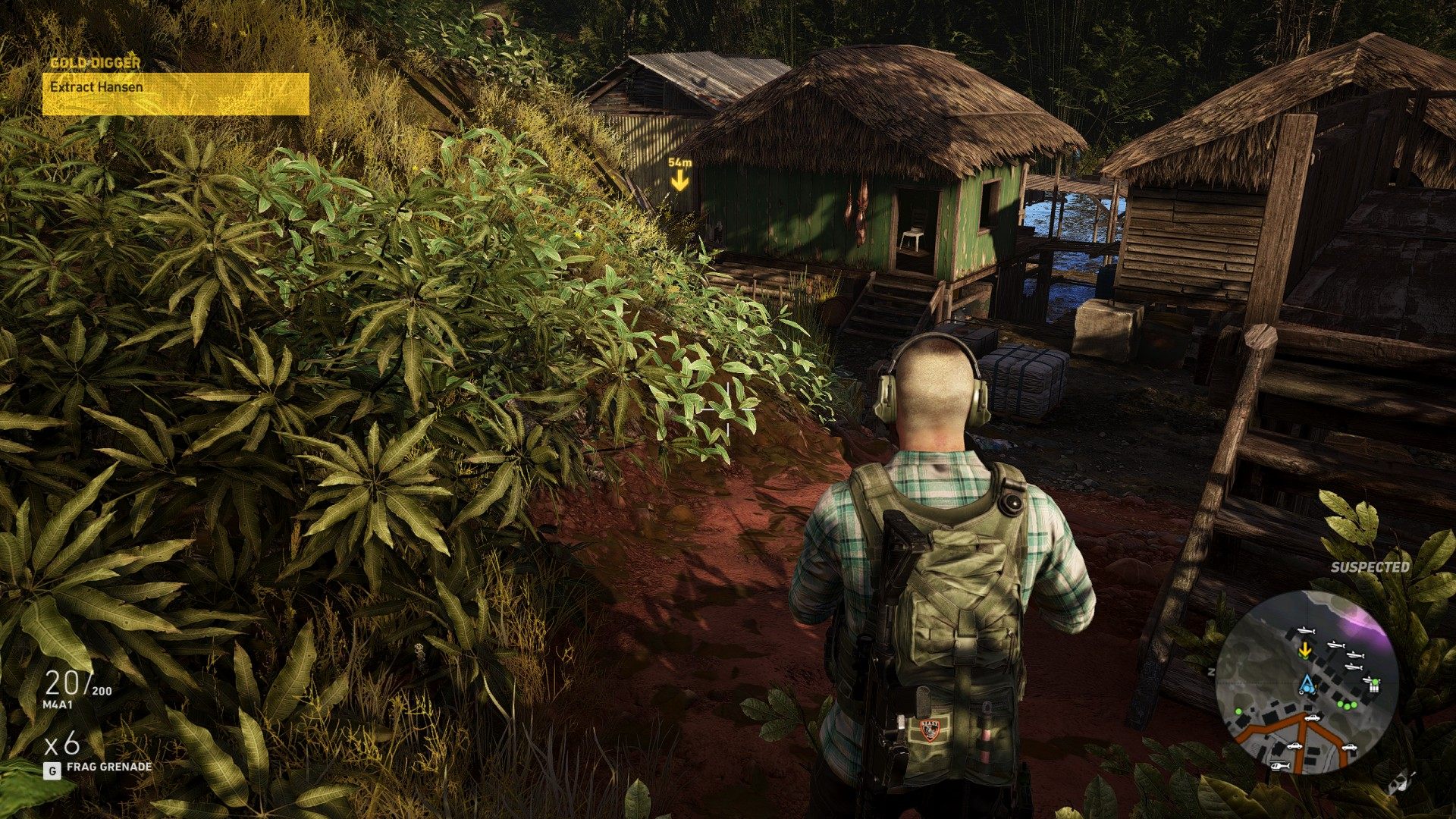Click the yellow objective arrow on minimap
This screenshot has width=1456, height=819.
pos(1305,650)
